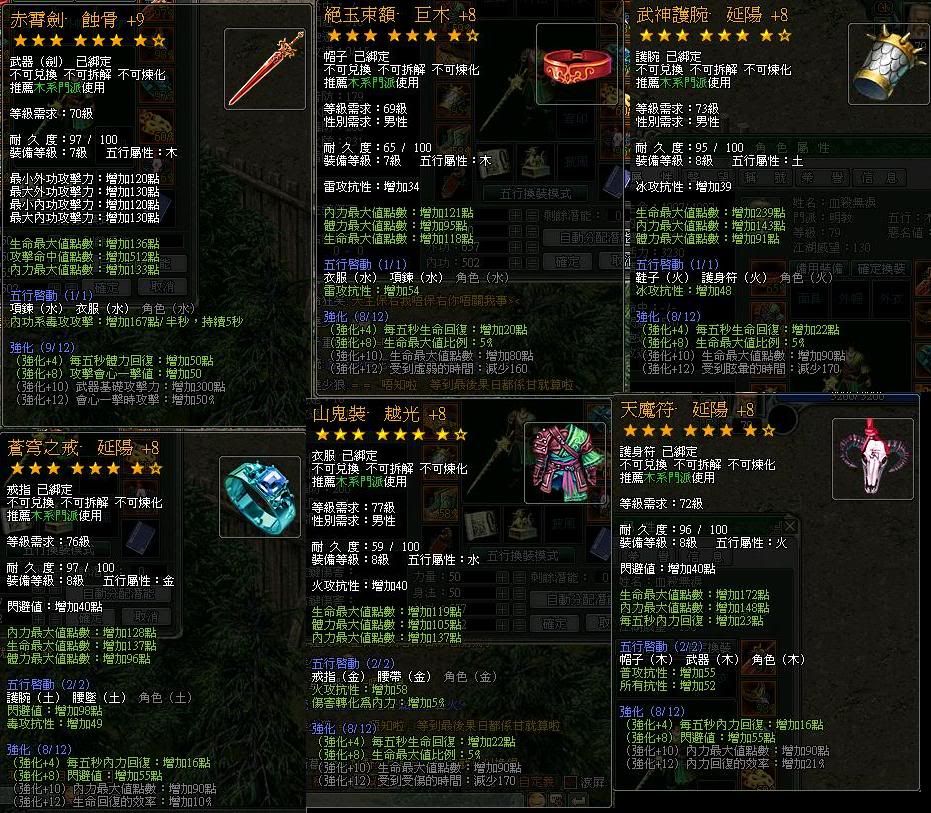
Task: Select the red sword icon of 赤霄劍
Action: (x=265, y=69)
